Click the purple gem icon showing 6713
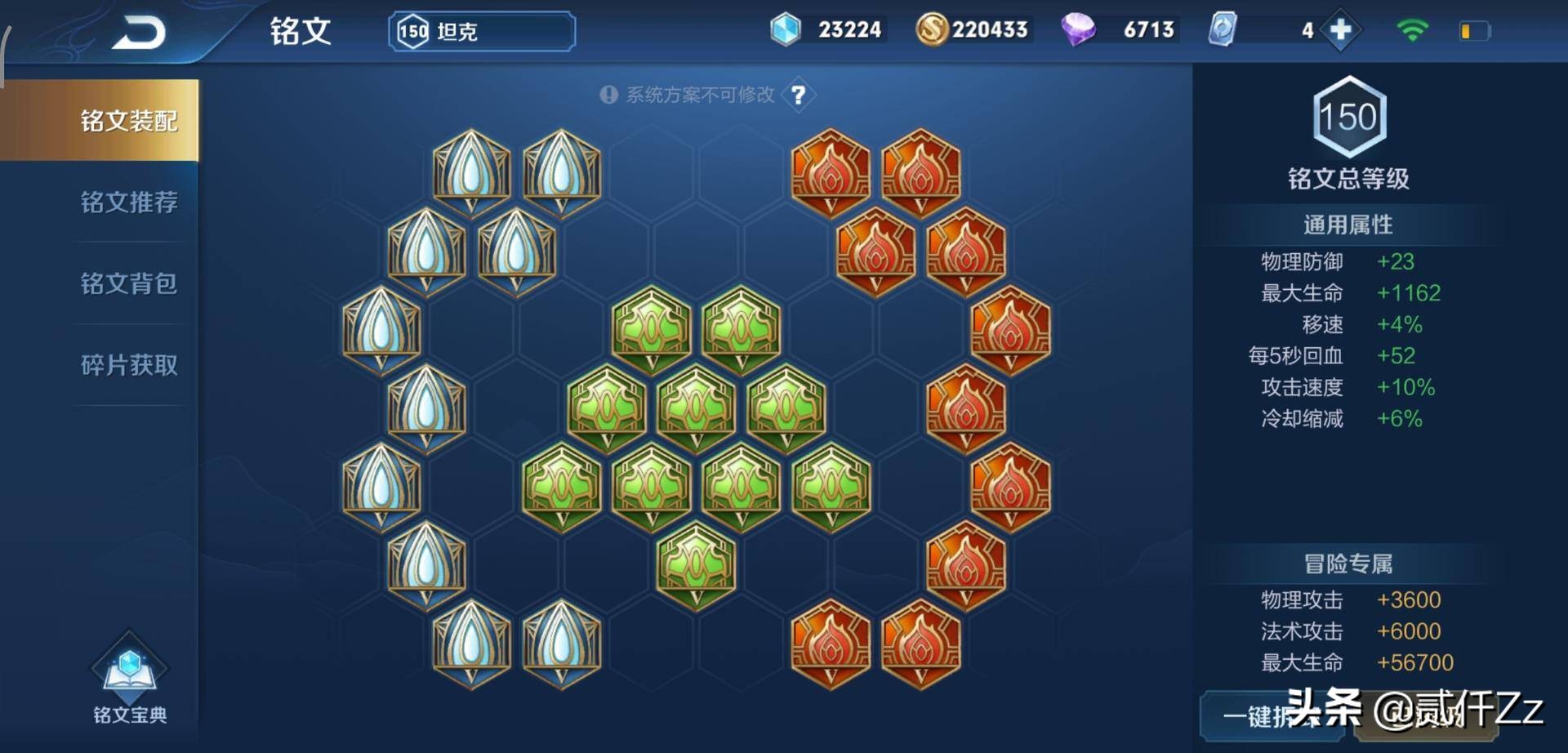This screenshot has width=1568, height=753. (x=1078, y=29)
